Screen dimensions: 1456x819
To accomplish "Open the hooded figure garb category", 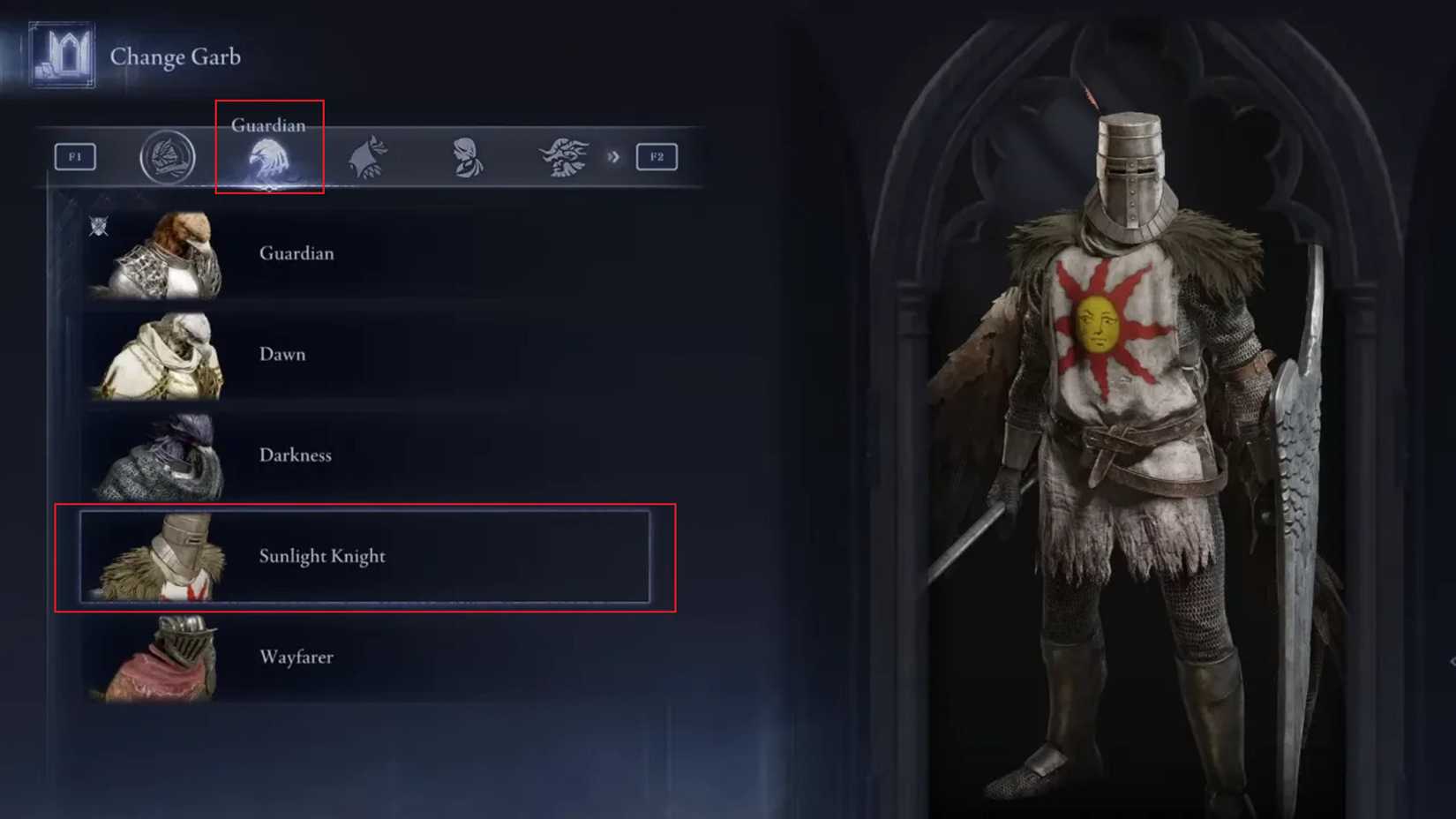I will tap(468, 156).
